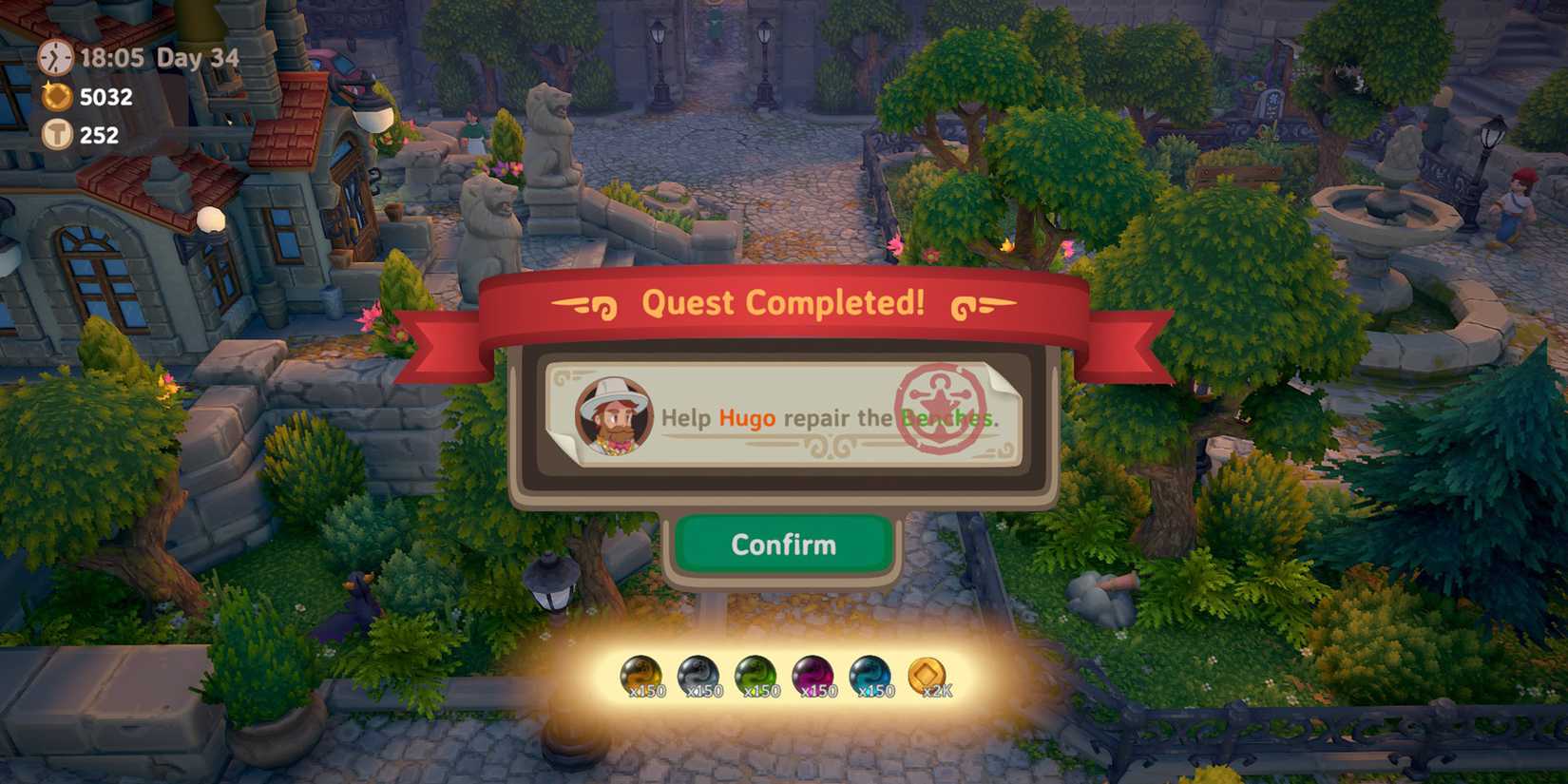Image resolution: width=1568 pixels, height=784 pixels.
Task: Click the clock icon showing 18:05
Action: click(54, 57)
